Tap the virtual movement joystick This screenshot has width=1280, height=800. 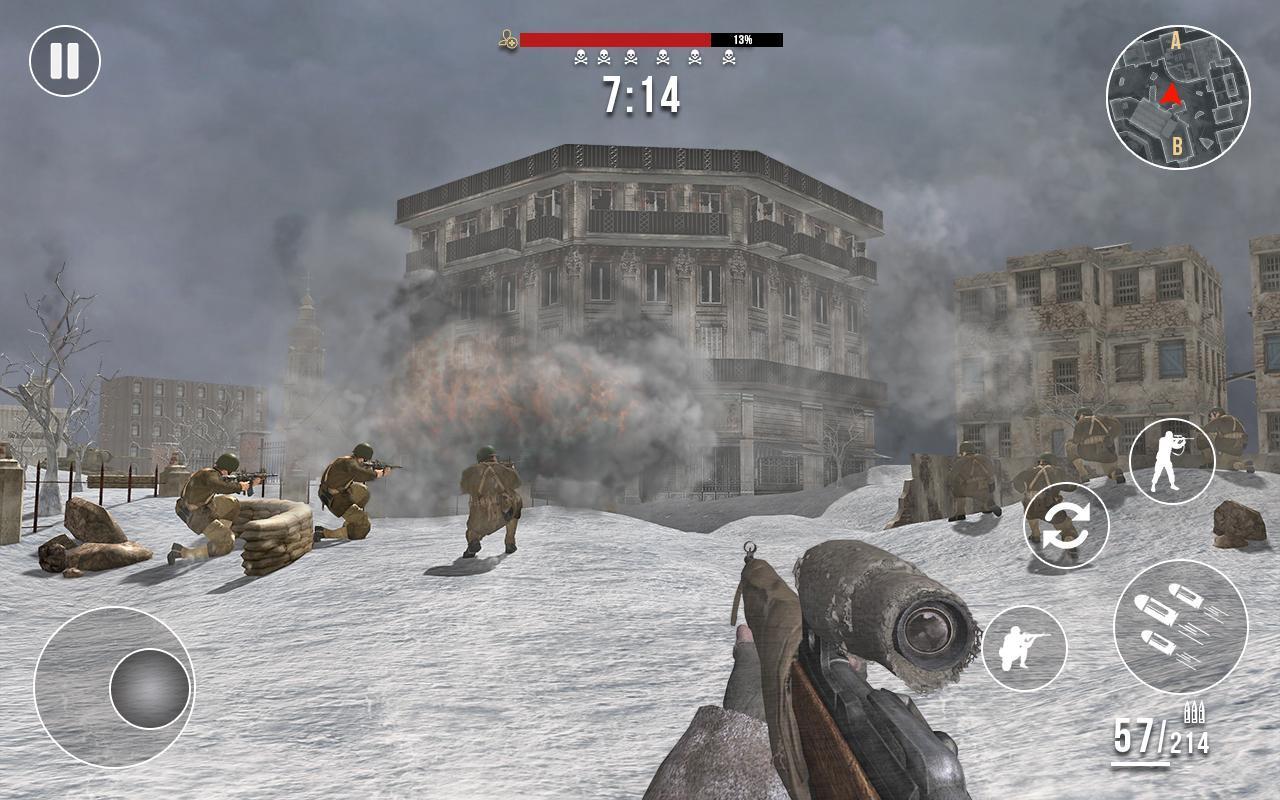pos(149,688)
